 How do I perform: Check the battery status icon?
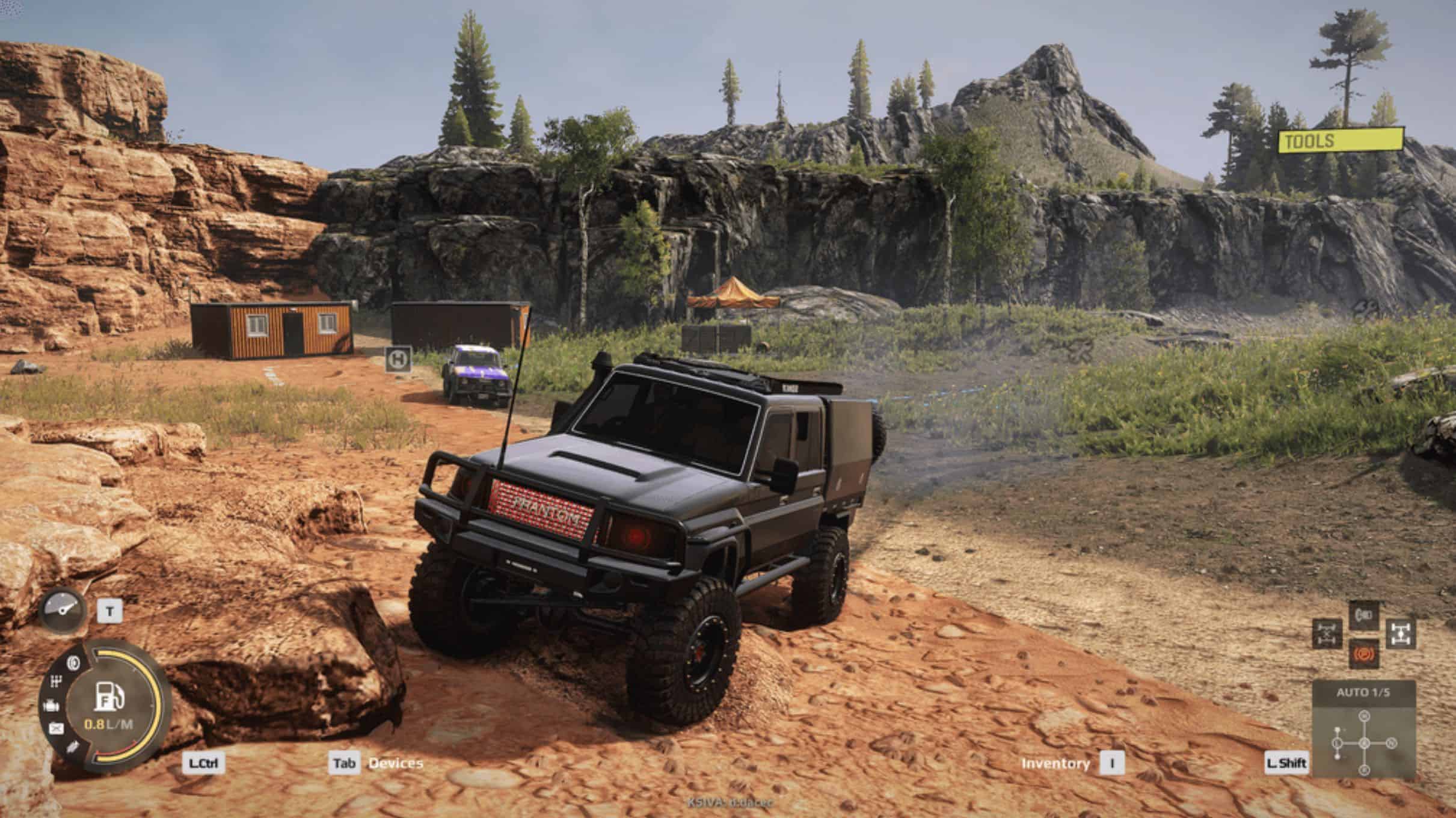tap(56, 729)
